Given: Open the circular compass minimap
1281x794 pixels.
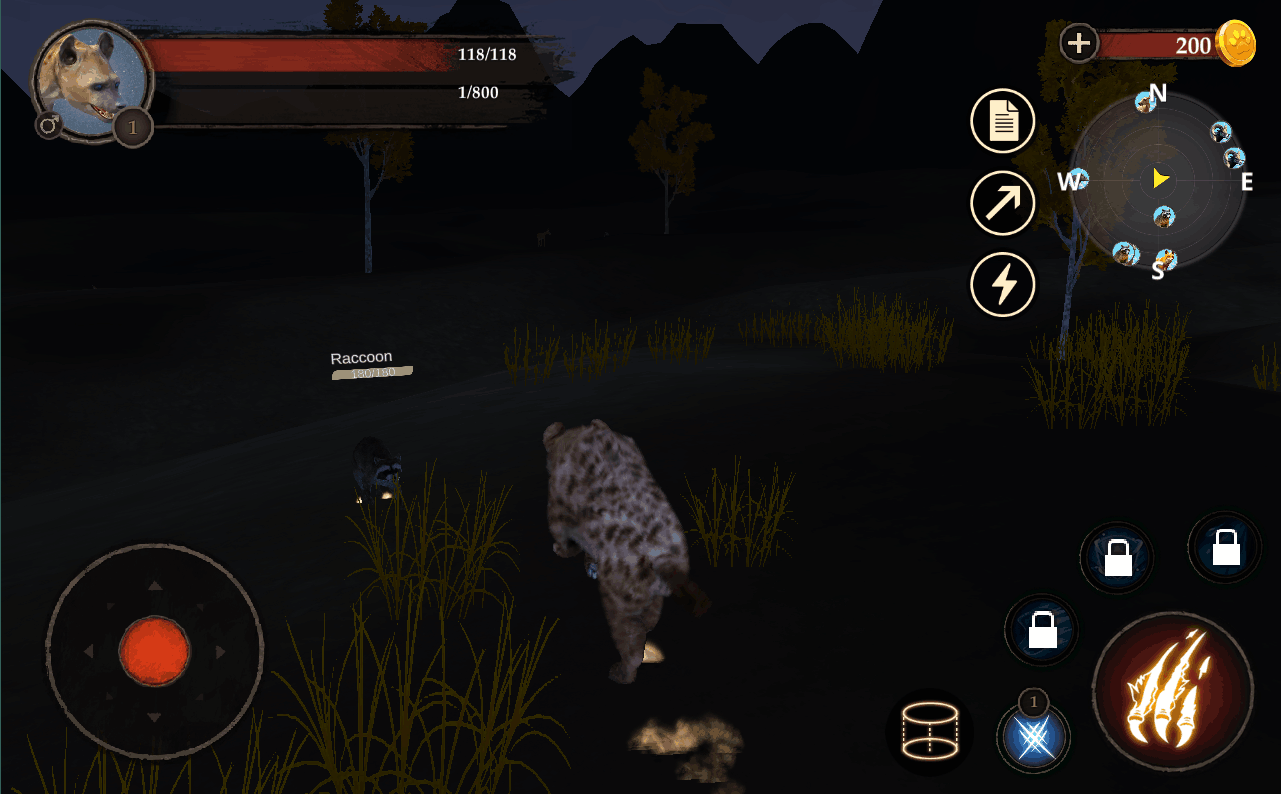Looking at the screenshot, I should pyautogui.click(x=1157, y=181).
